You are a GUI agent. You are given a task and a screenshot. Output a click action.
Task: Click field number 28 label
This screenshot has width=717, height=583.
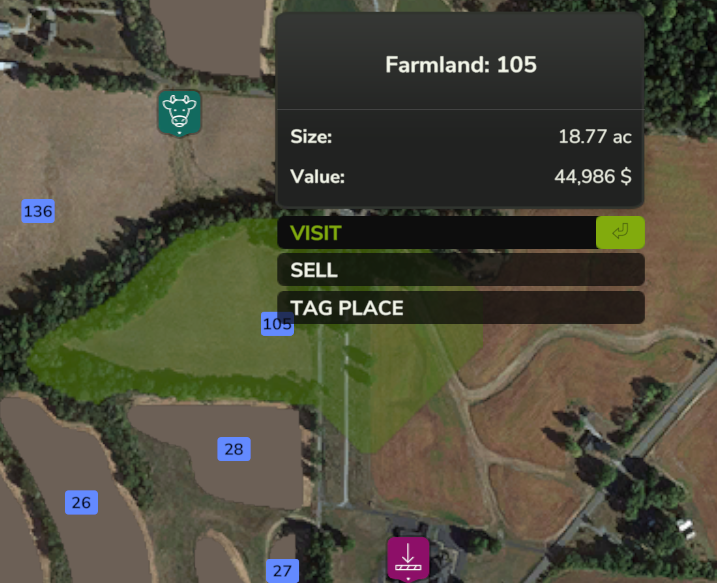234,449
